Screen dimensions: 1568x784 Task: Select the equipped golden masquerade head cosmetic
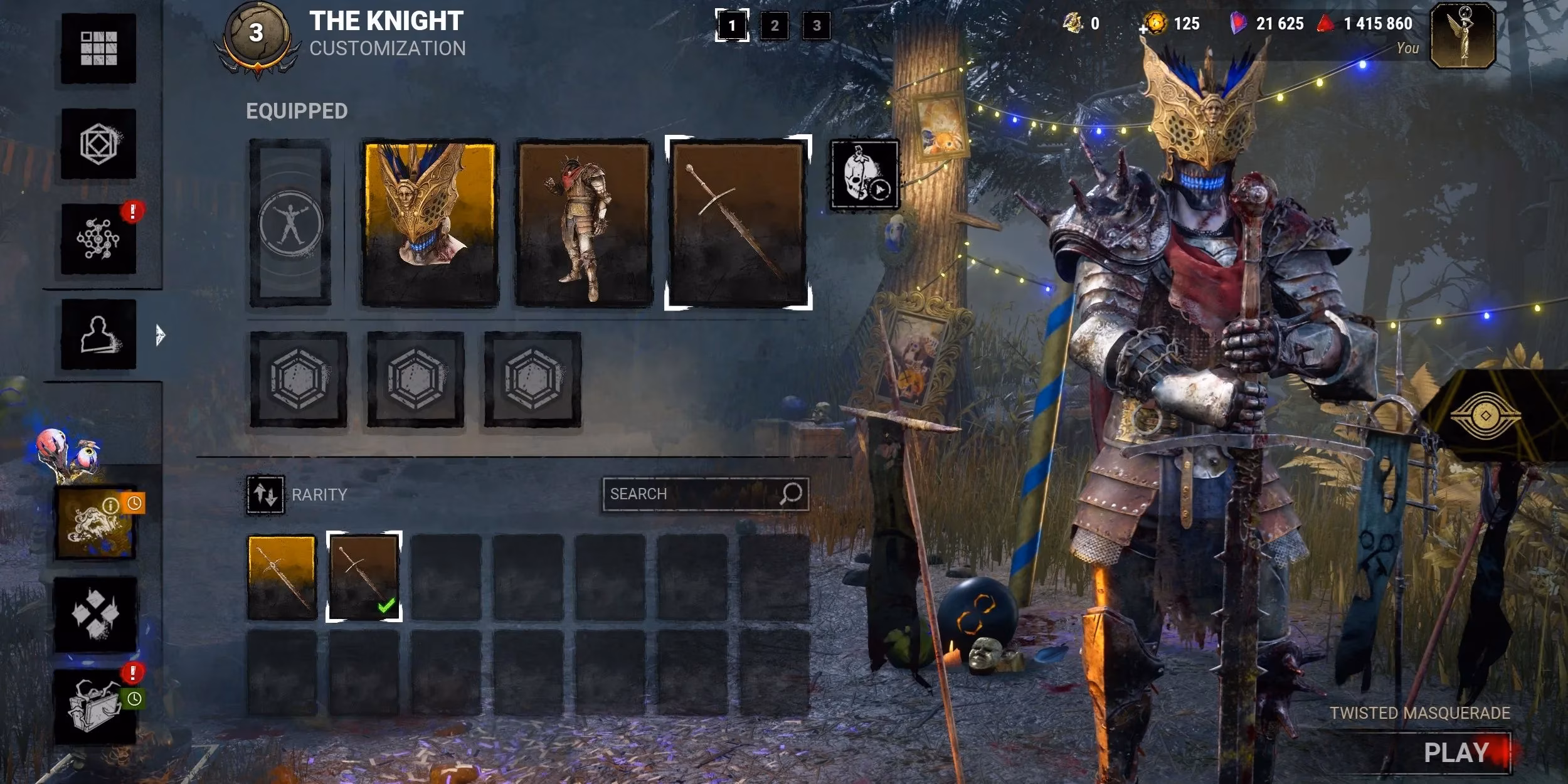(x=430, y=223)
